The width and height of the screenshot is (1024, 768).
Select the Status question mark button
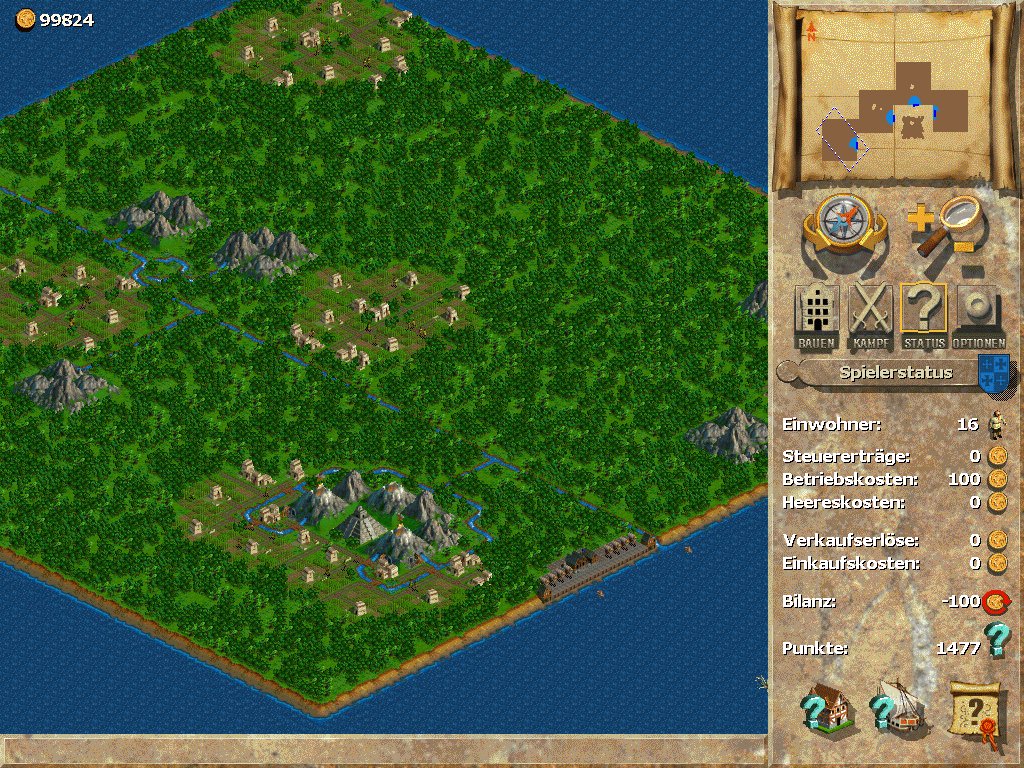pos(923,316)
